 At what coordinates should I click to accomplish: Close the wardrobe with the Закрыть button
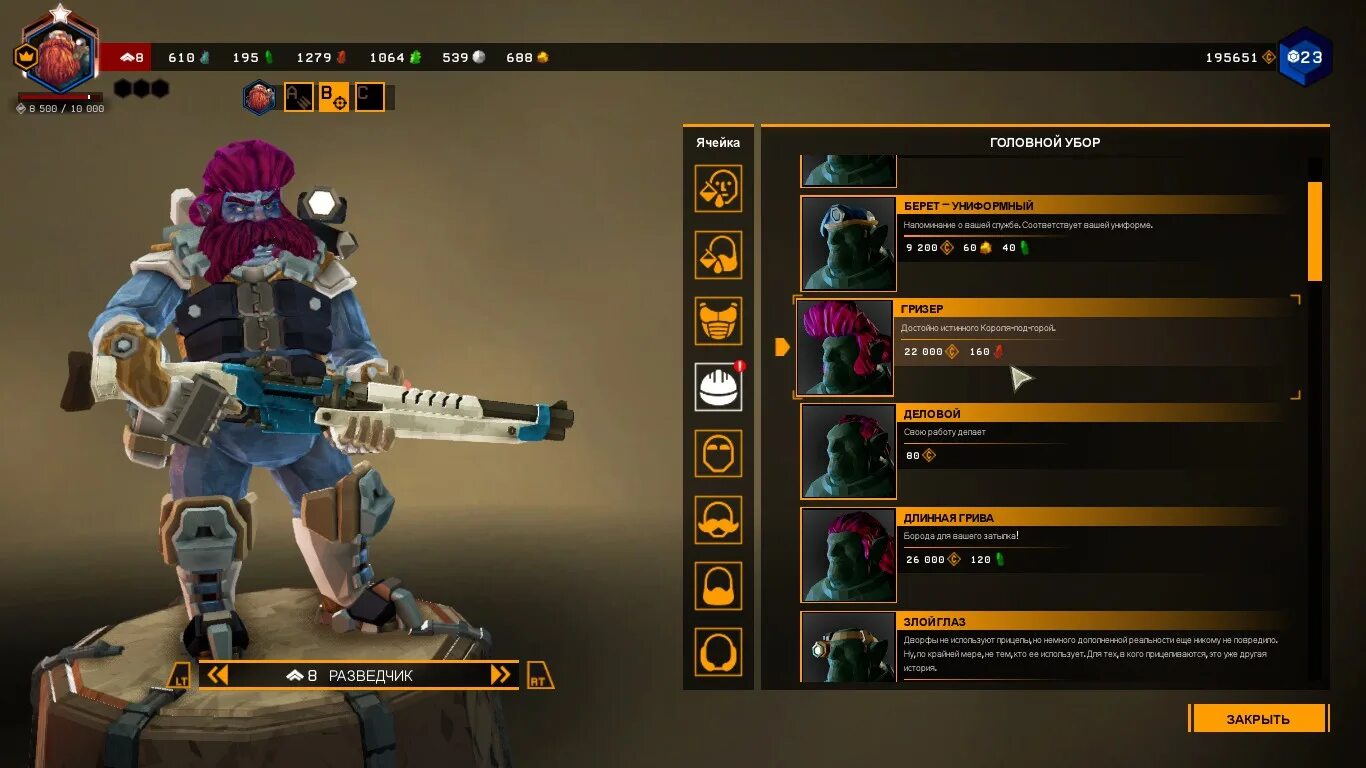click(x=1258, y=718)
